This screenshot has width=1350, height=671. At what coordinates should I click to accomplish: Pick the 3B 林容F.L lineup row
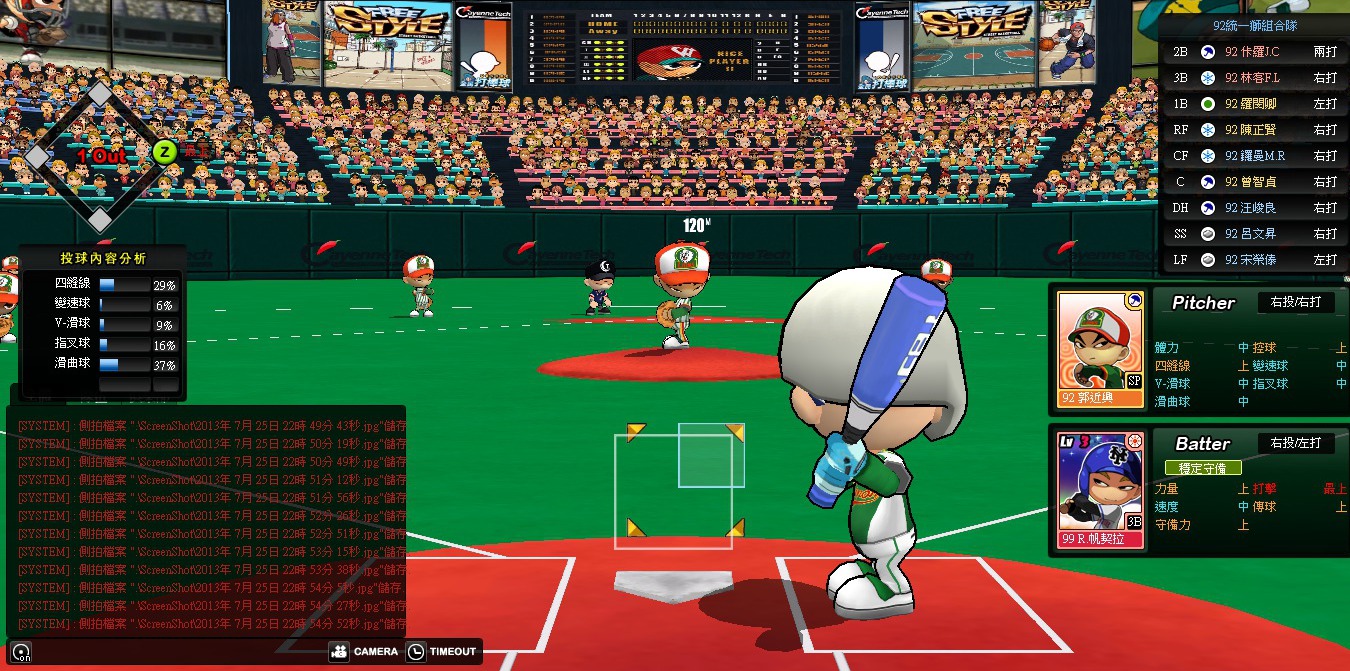click(1256, 78)
